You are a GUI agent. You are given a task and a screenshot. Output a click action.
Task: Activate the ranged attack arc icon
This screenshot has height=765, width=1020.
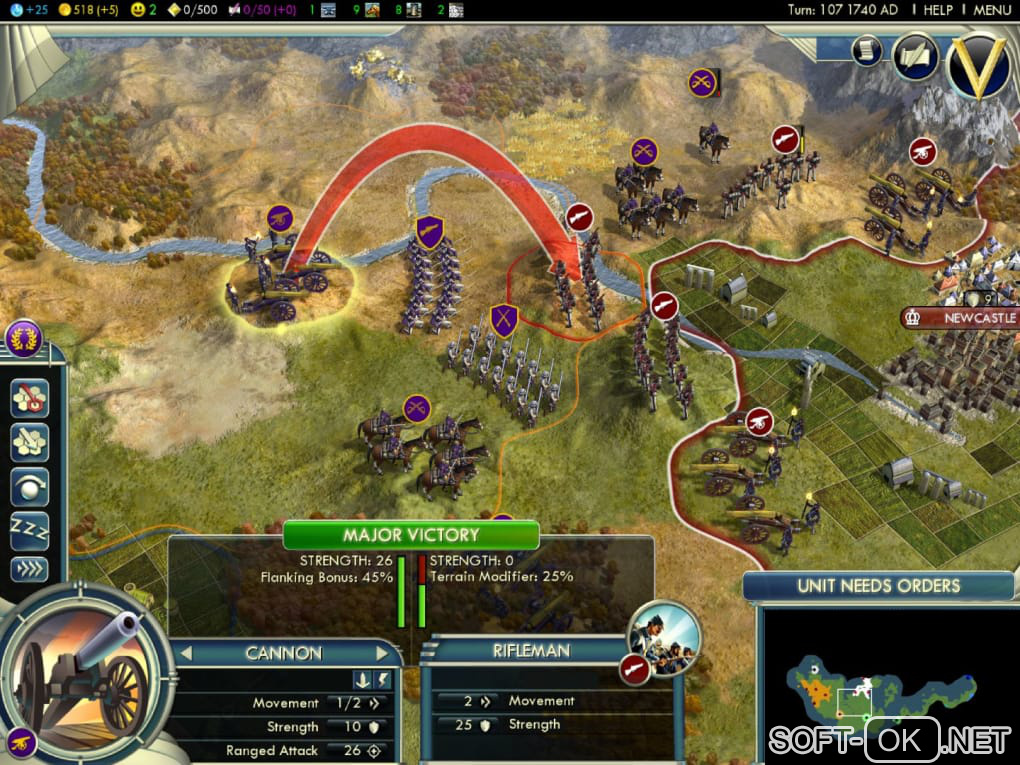coord(30,487)
